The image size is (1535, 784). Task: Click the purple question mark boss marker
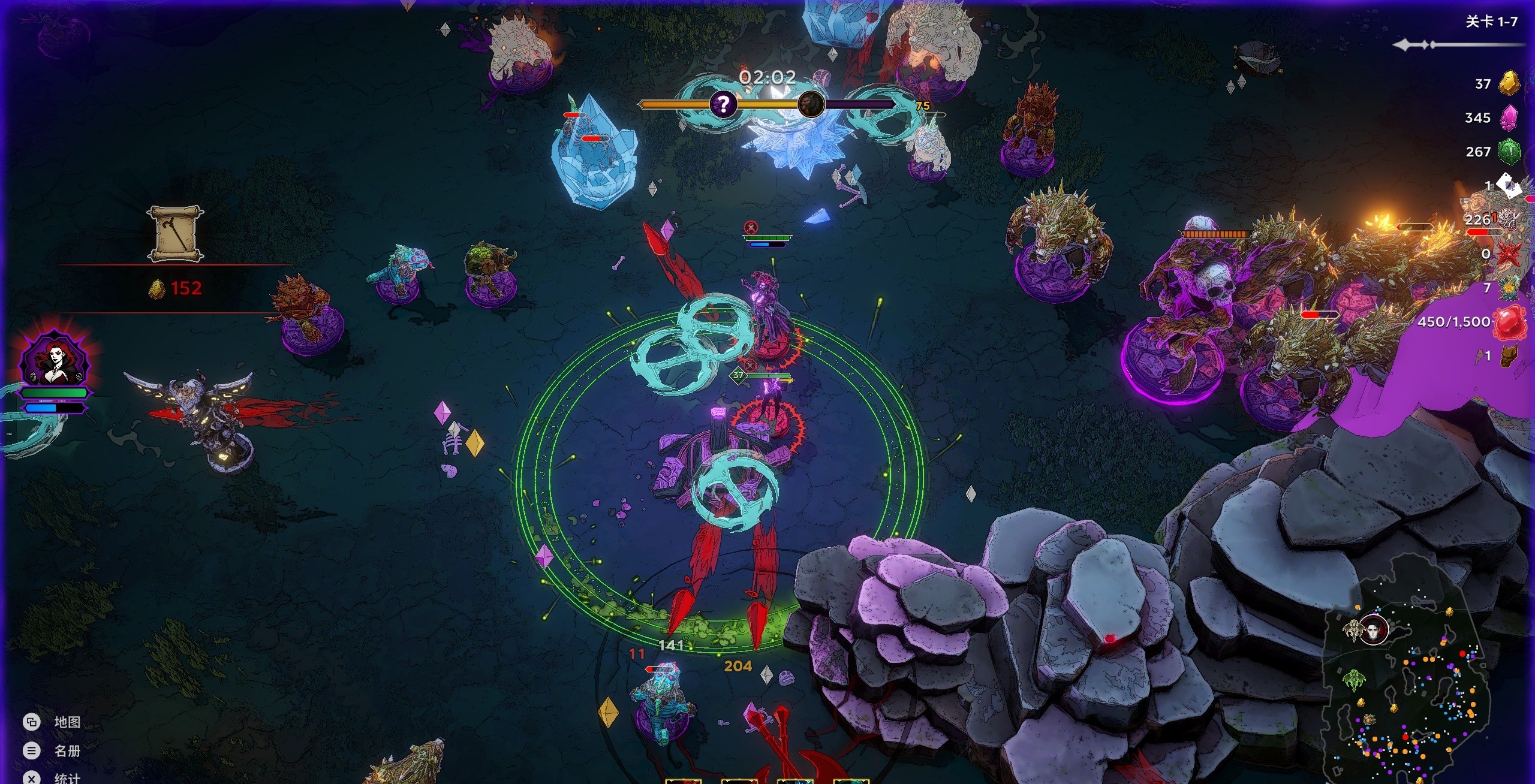723,104
